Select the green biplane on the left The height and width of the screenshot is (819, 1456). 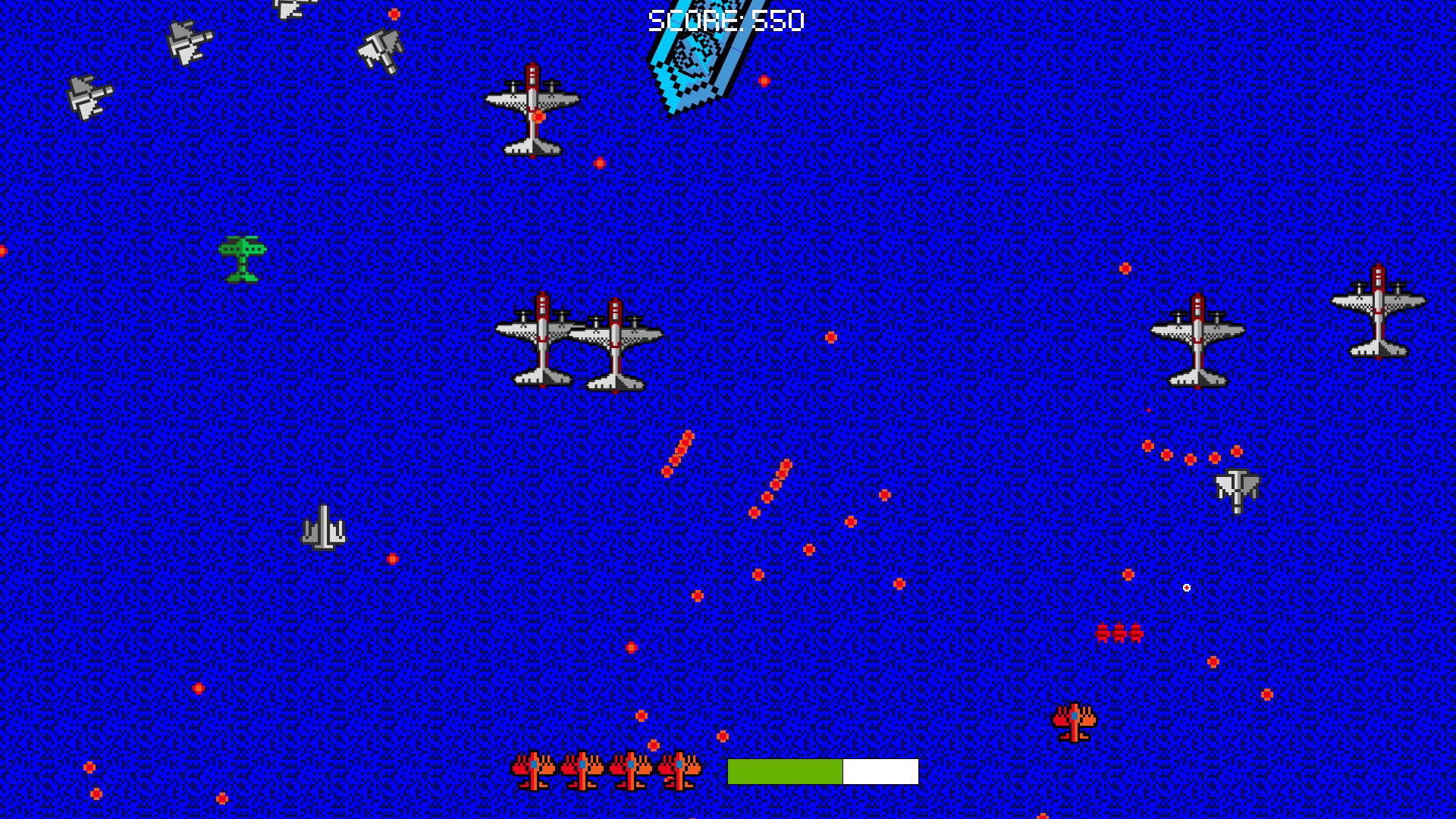pos(241,258)
